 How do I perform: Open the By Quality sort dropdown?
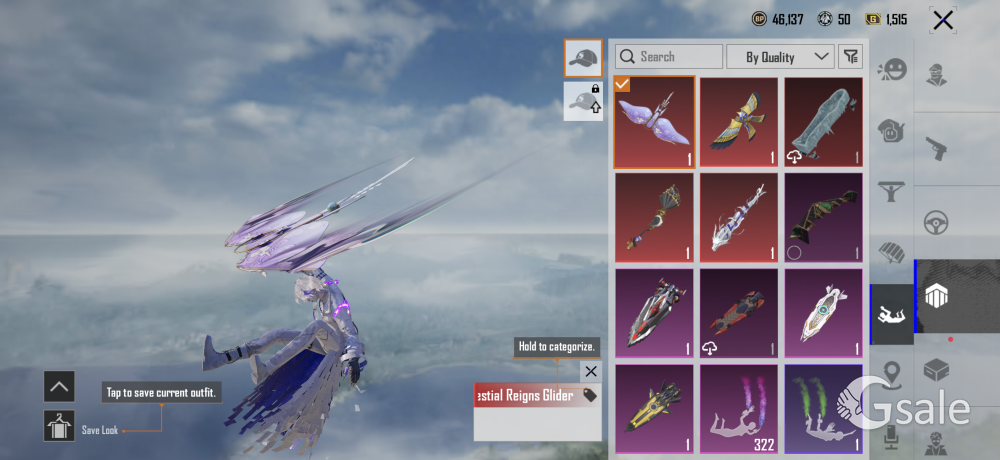tap(779, 57)
